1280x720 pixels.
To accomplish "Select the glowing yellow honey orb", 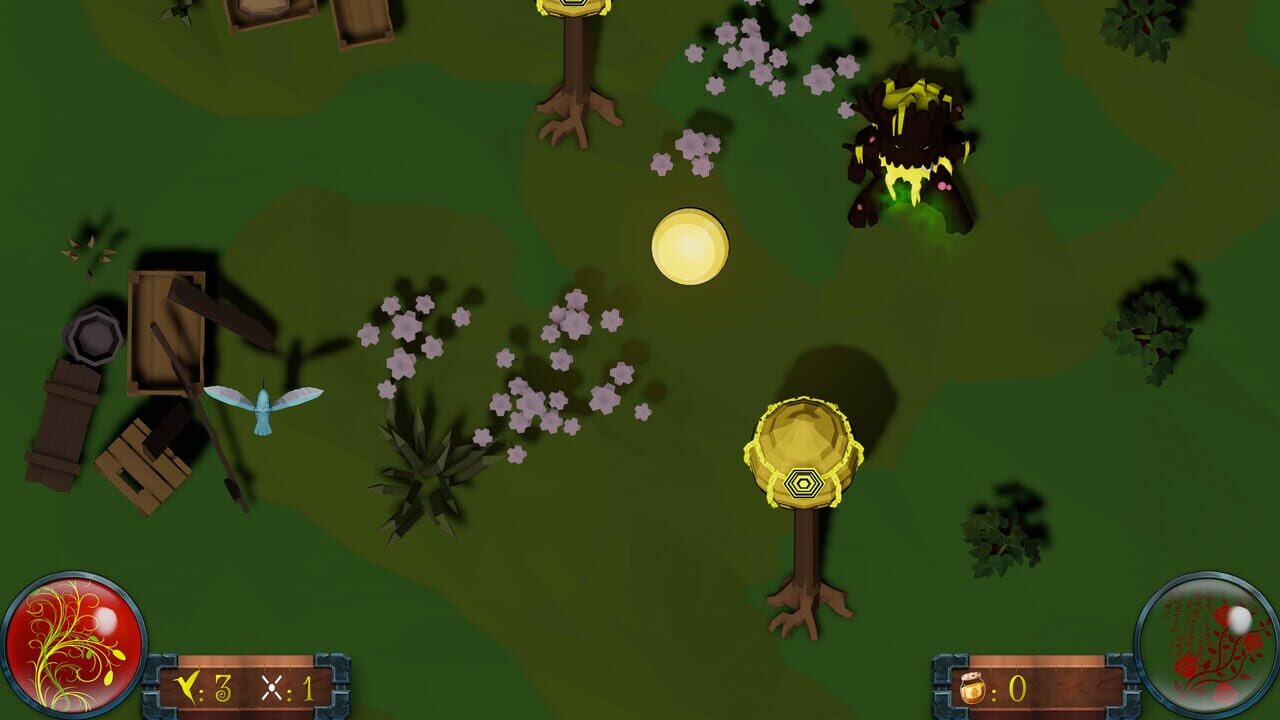I will [x=690, y=245].
